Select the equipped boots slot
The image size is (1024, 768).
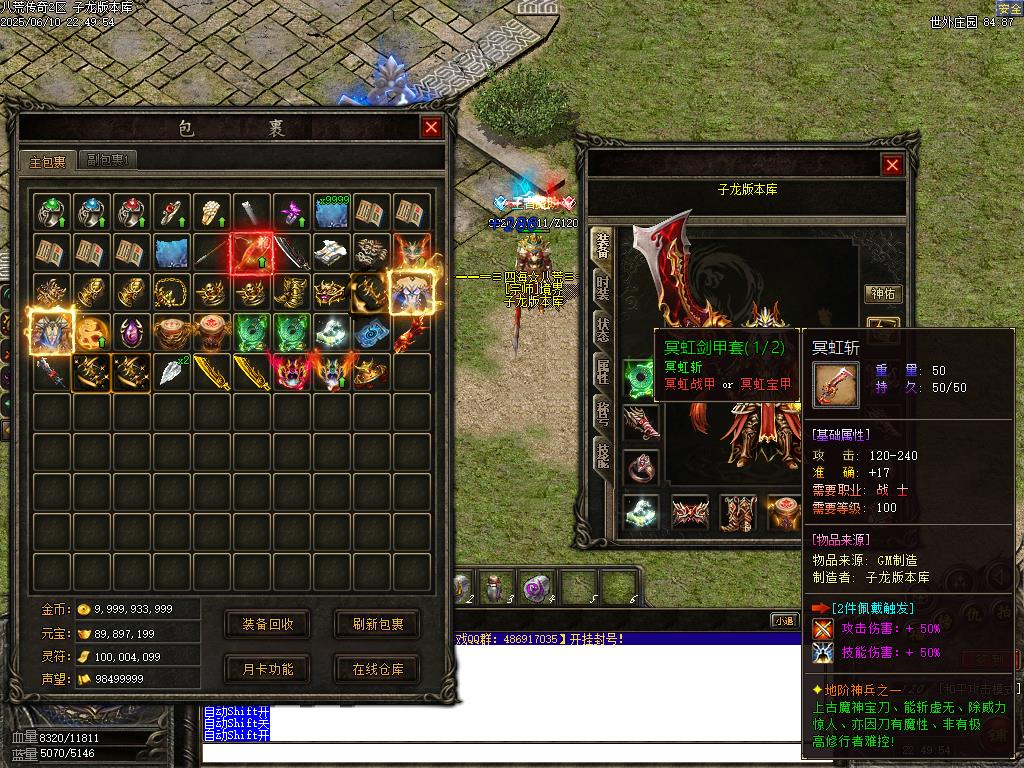tap(738, 512)
